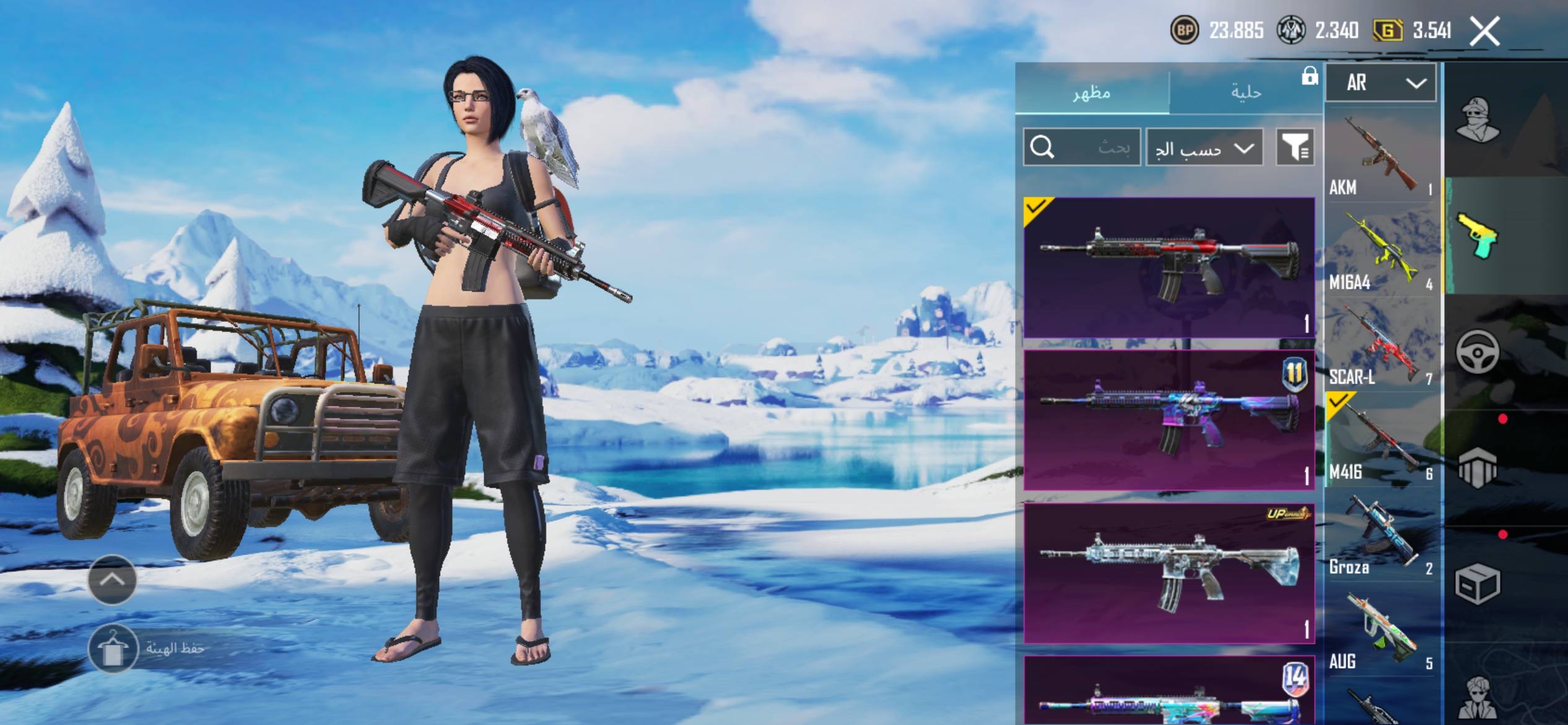
Task: Select the AKM weapon entry
Action: tap(1381, 155)
